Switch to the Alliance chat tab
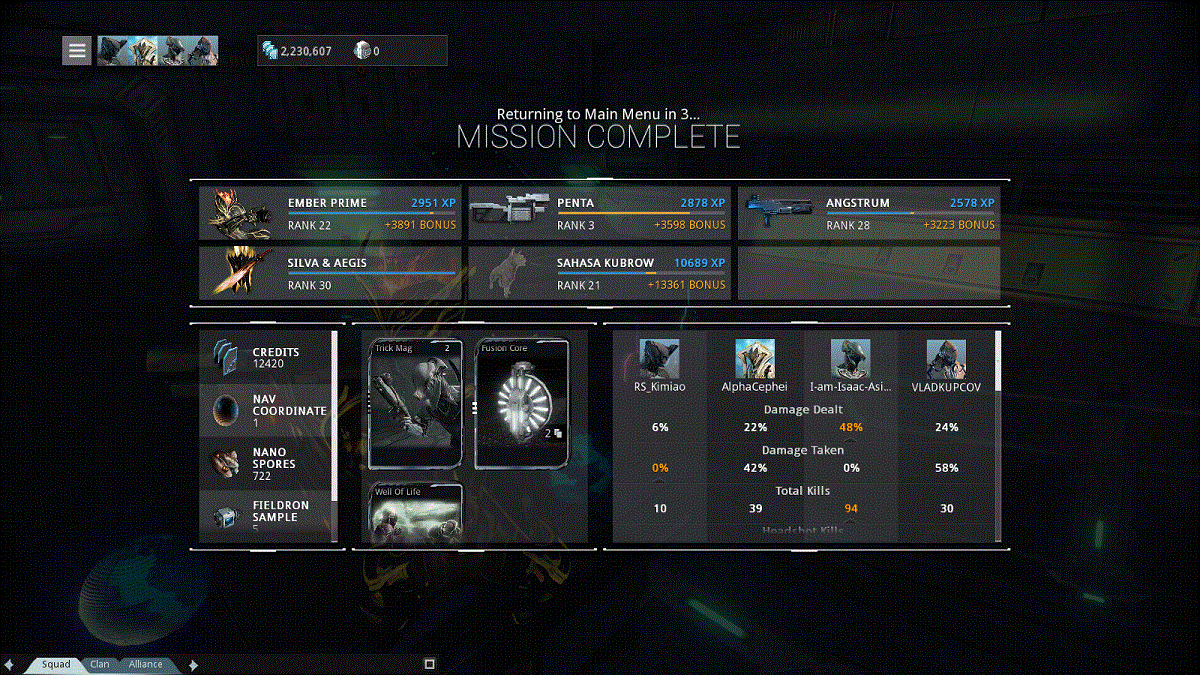The width and height of the screenshot is (1200, 675). pos(145,664)
